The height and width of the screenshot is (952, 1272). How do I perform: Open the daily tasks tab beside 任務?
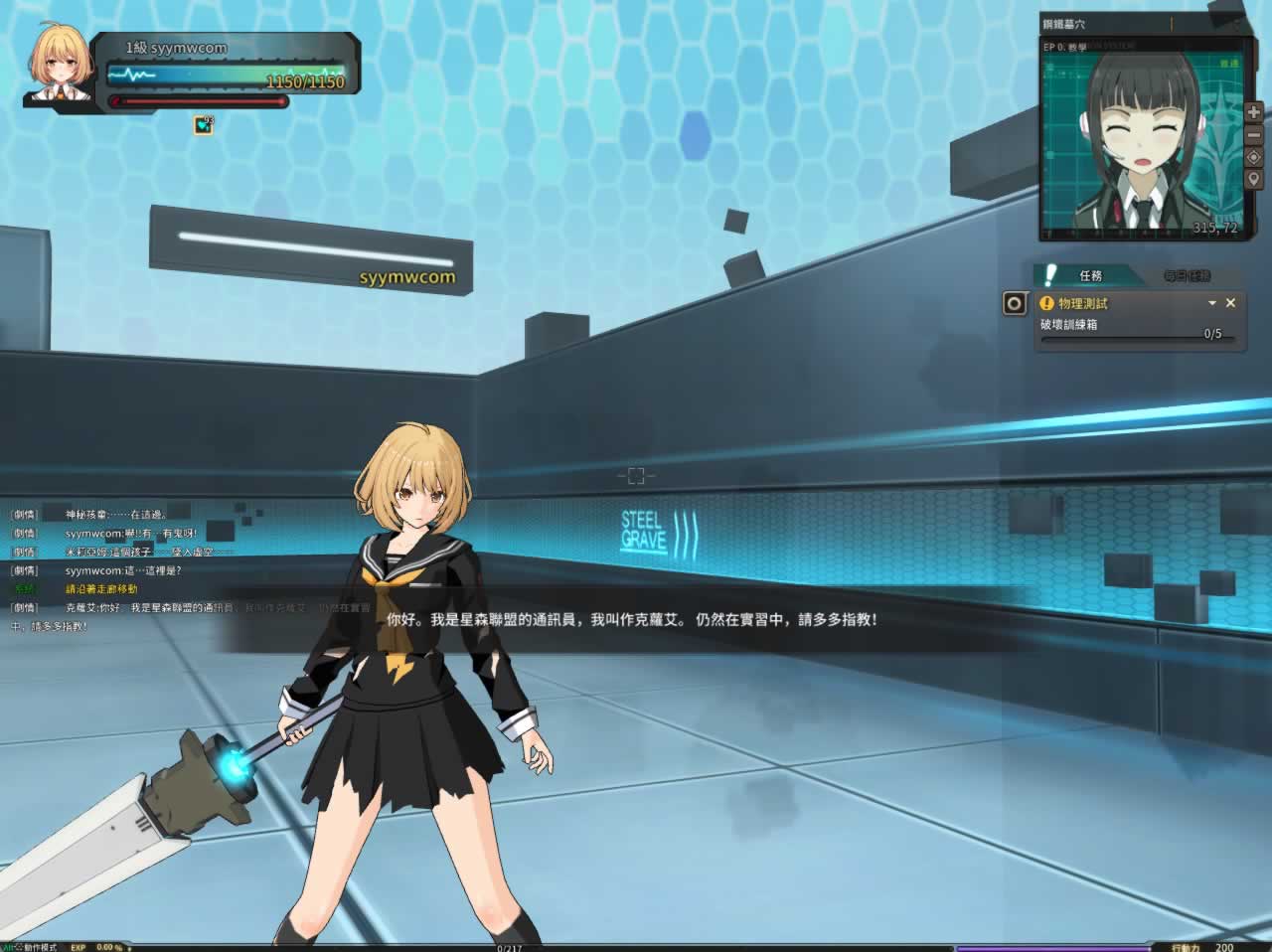tap(1187, 275)
